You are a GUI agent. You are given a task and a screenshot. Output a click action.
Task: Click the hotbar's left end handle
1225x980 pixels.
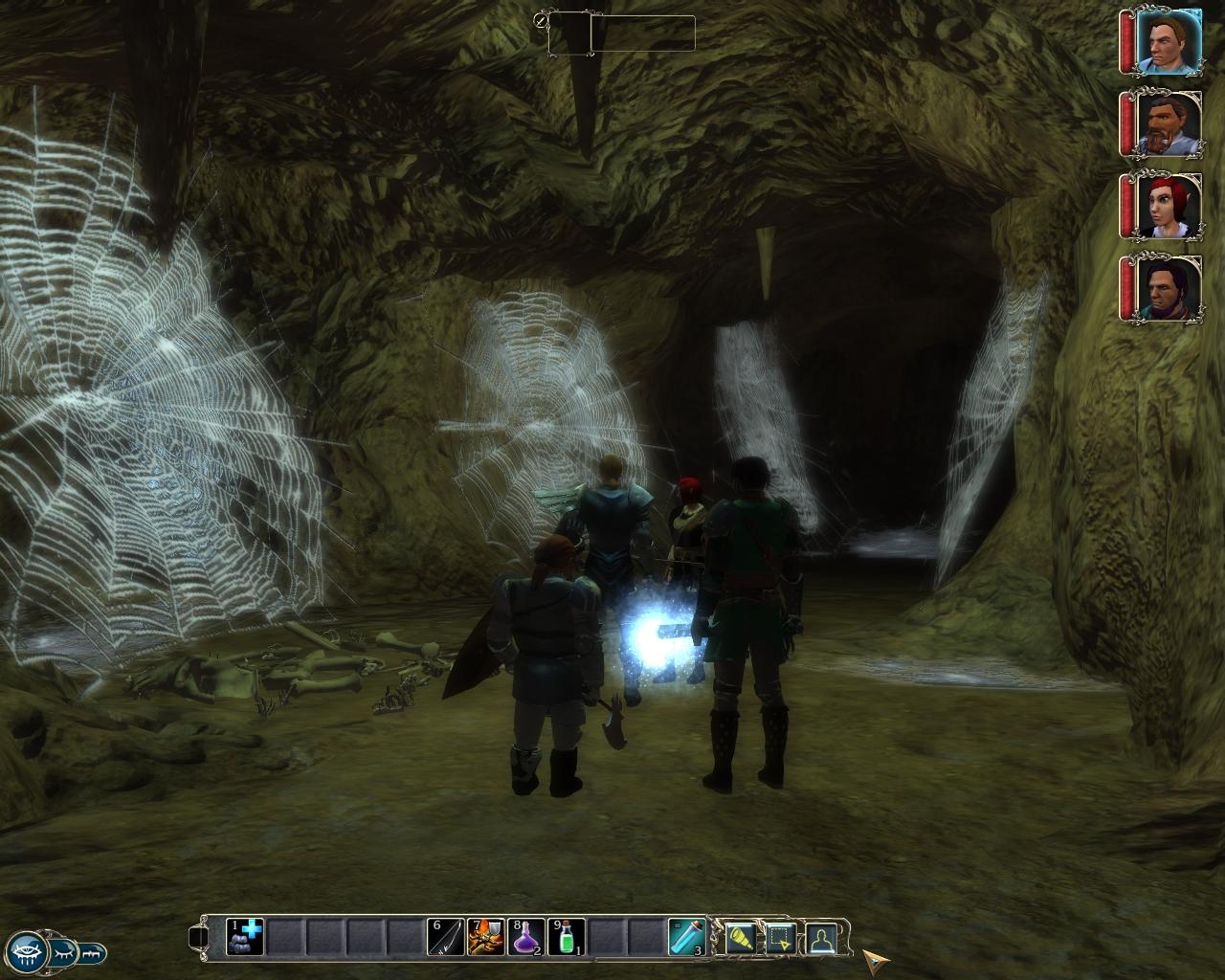[198, 937]
